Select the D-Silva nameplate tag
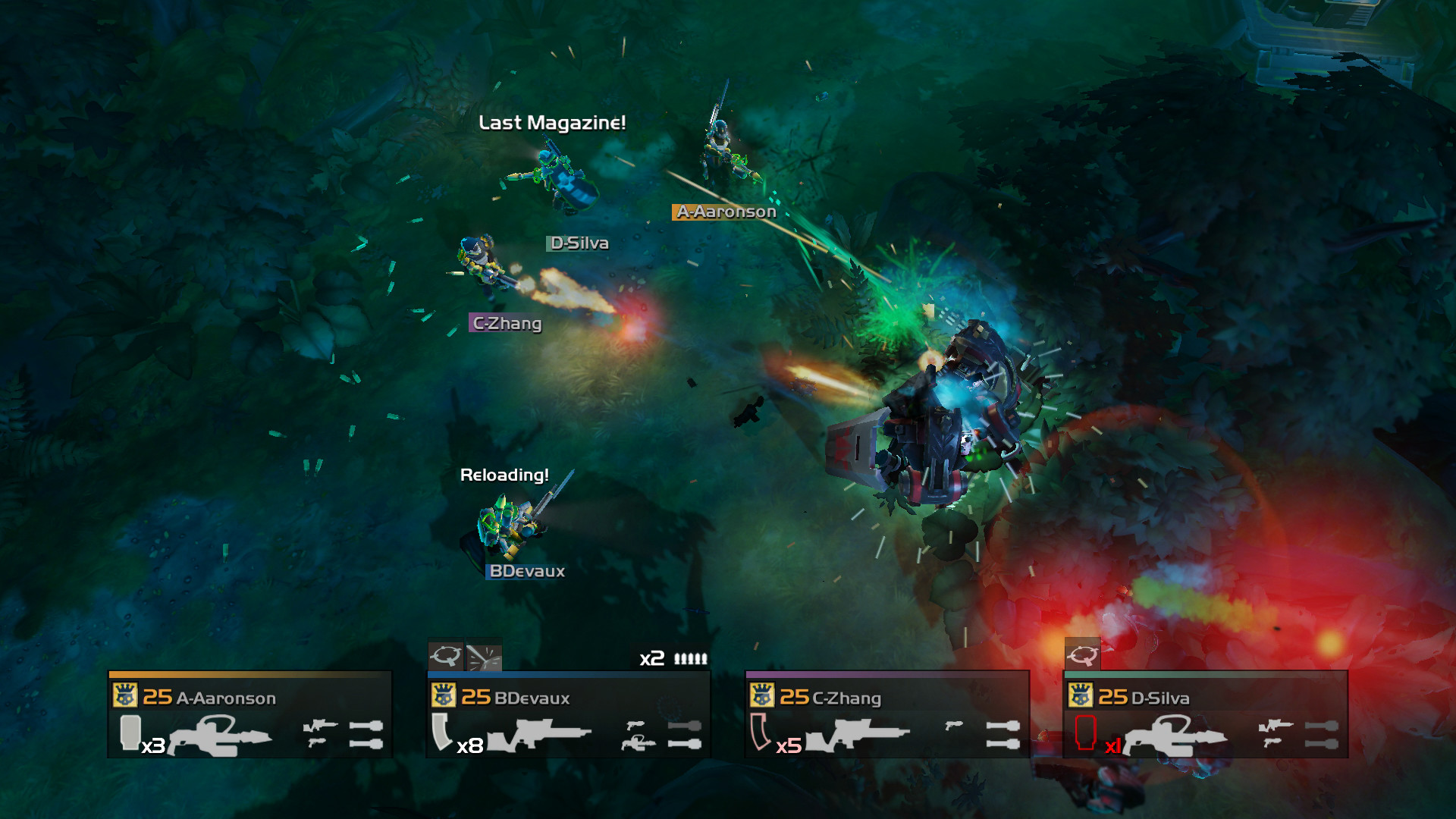The width and height of the screenshot is (1456, 819). 579,243
